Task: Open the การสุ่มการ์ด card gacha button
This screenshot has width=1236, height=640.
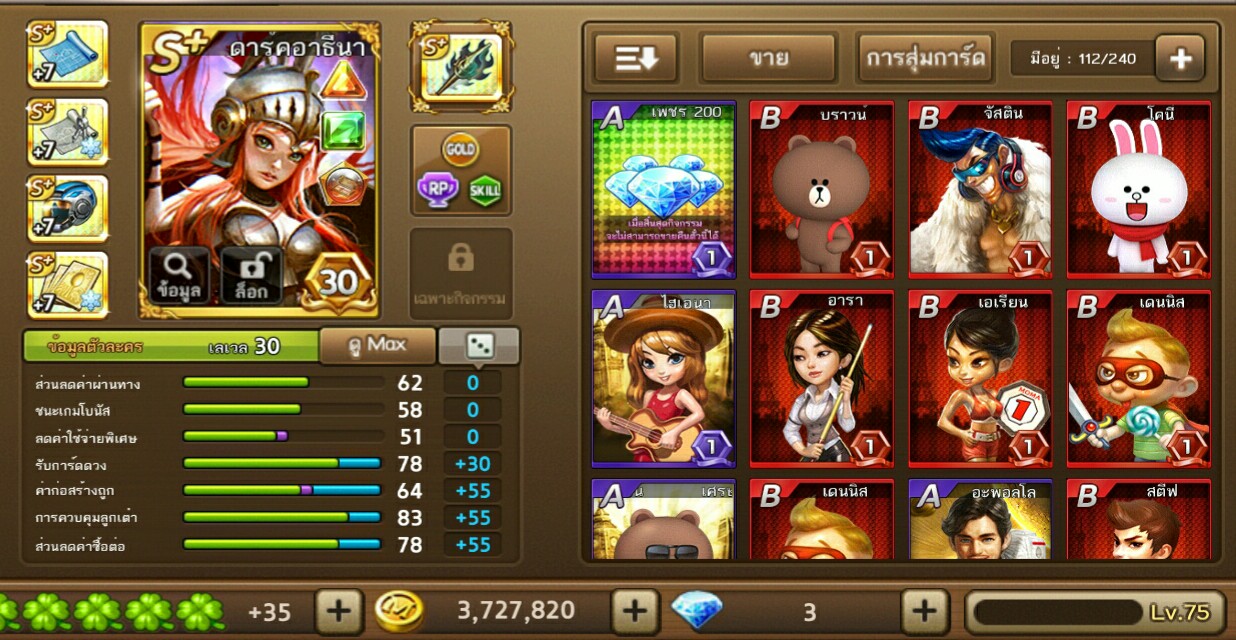Action: point(925,58)
